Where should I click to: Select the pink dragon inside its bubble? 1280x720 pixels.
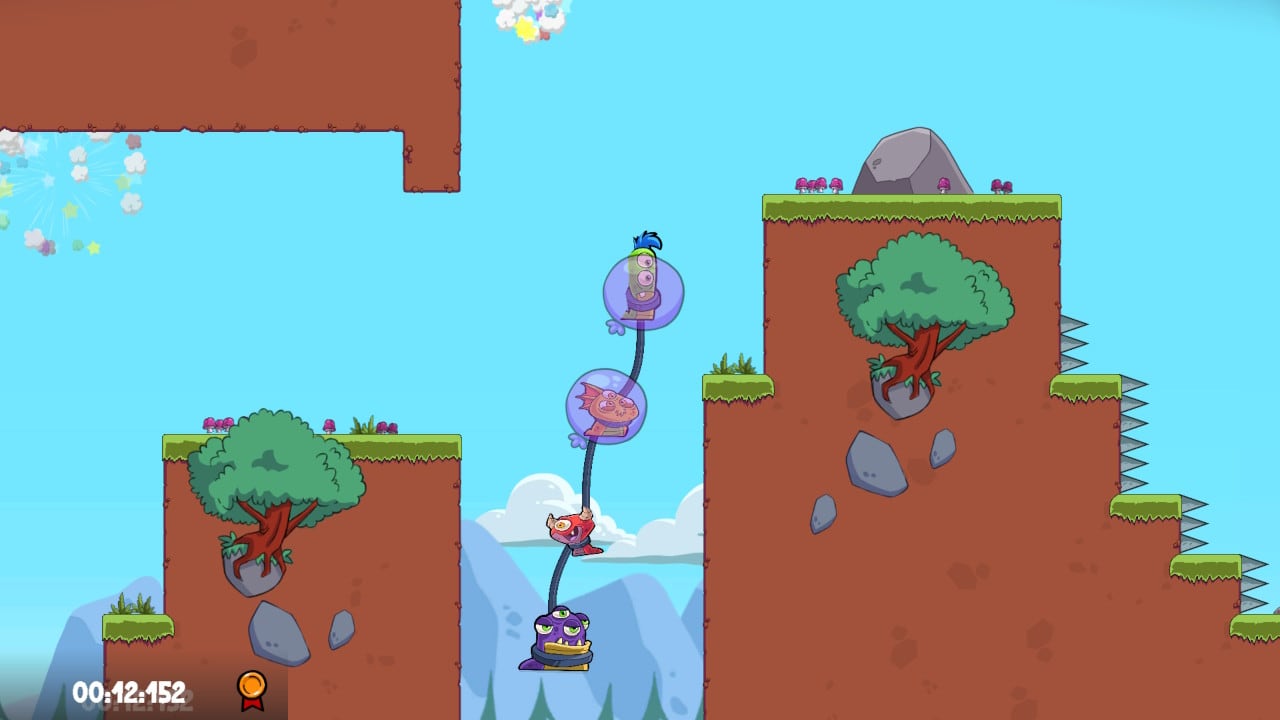point(608,405)
